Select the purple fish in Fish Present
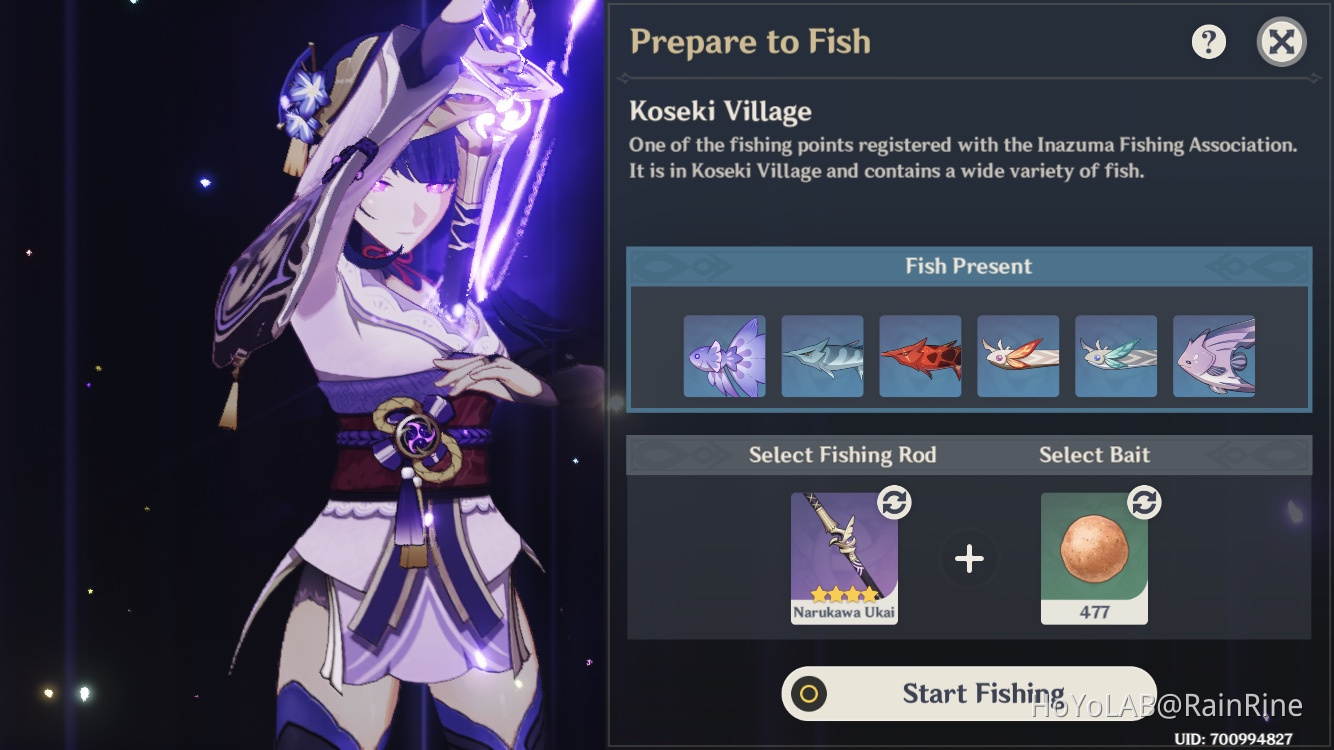Image resolution: width=1334 pixels, height=750 pixels. 724,354
